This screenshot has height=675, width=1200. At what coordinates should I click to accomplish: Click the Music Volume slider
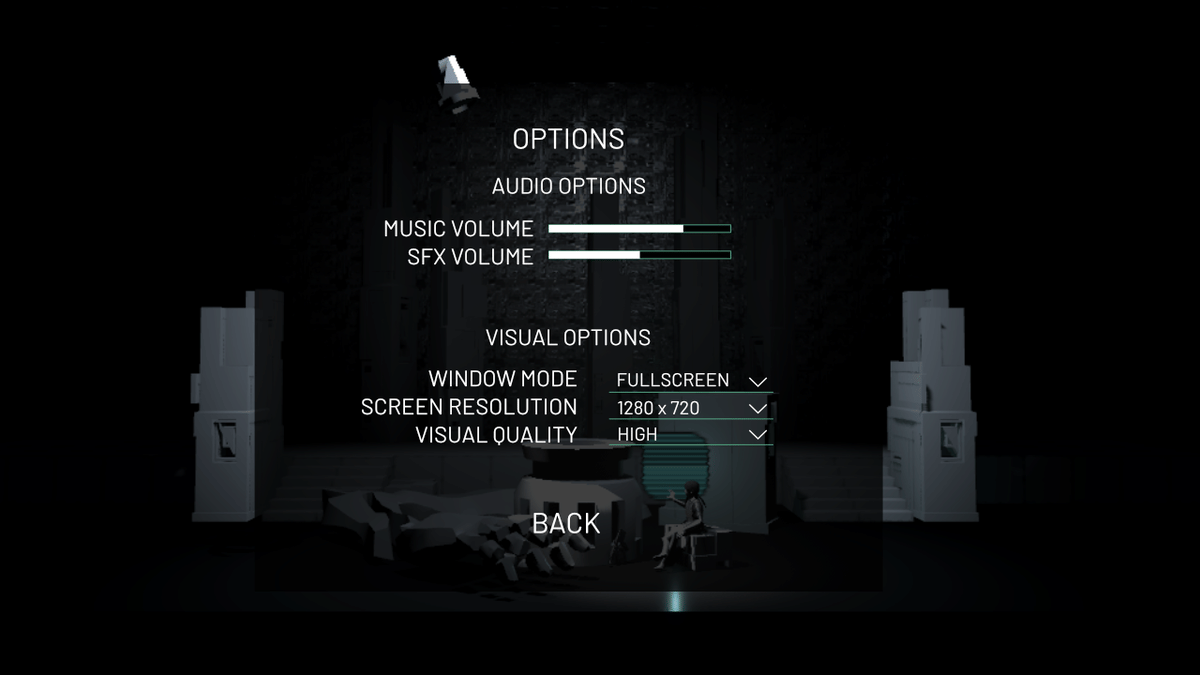click(639, 229)
